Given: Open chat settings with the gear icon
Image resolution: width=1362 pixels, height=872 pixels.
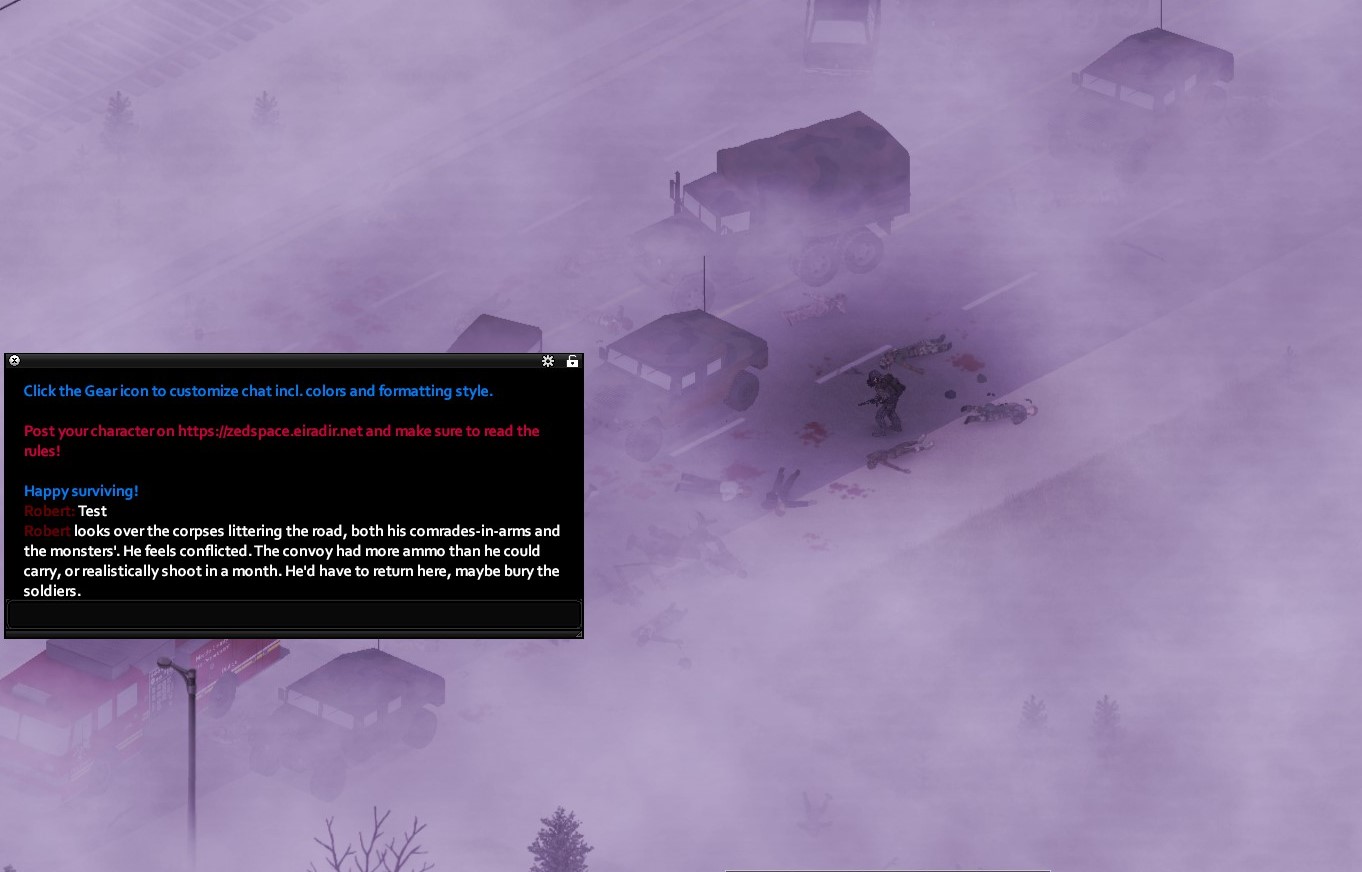Looking at the screenshot, I should pyautogui.click(x=548, y=361).
